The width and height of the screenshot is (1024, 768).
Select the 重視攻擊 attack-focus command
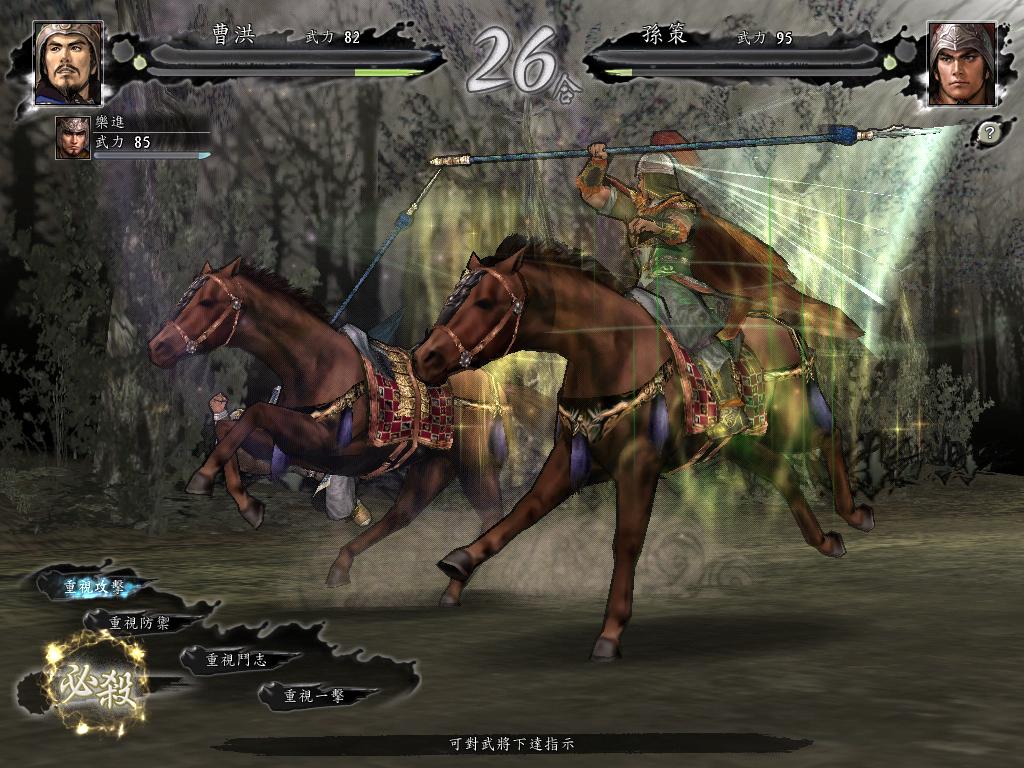[x=95, y=587]
